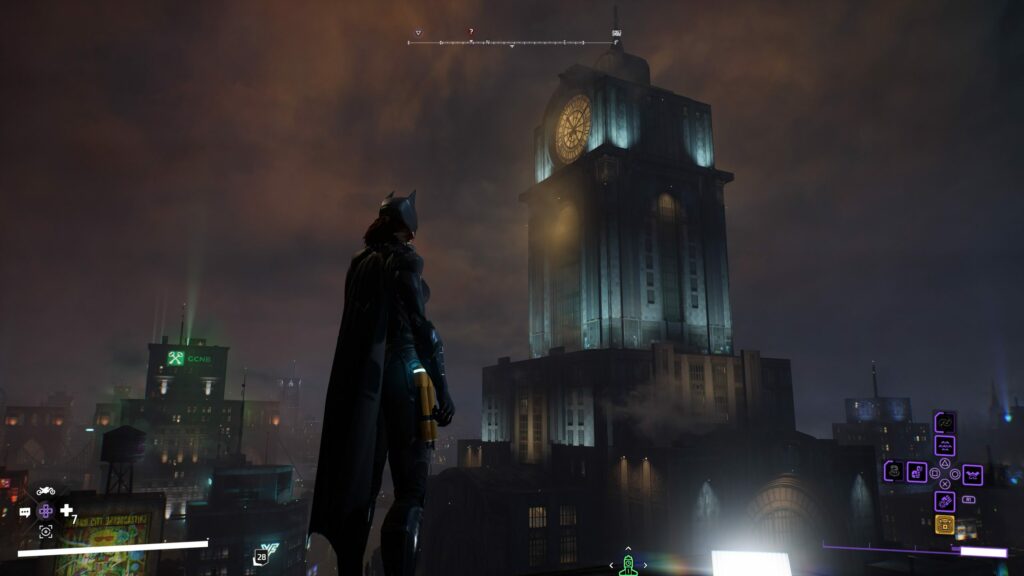Activate the ability icon above the triangle glyph
1024x576 pixels.
click(x=944, y=446)
